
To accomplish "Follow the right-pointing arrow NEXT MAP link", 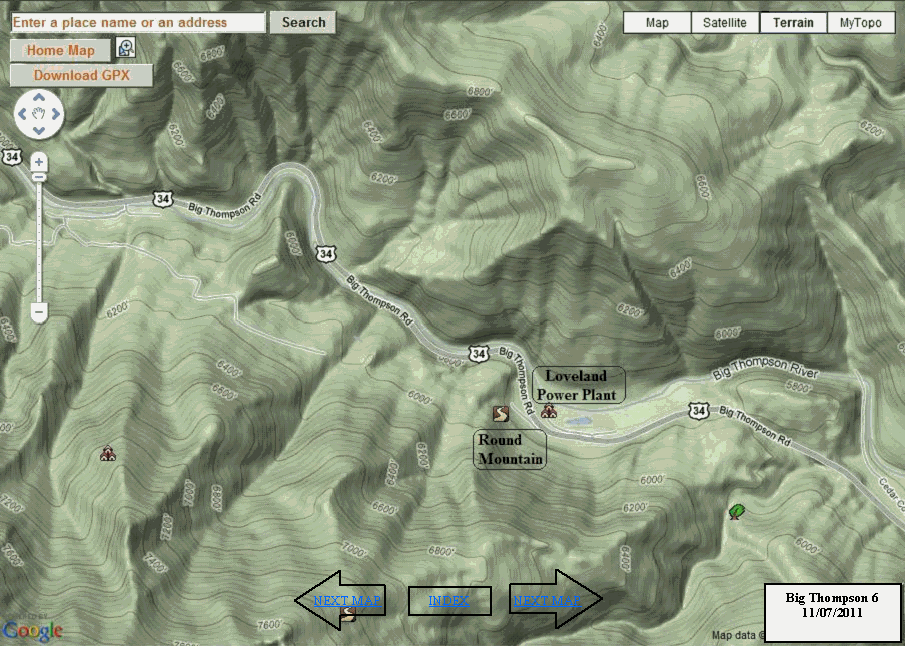I will (547, 601).
